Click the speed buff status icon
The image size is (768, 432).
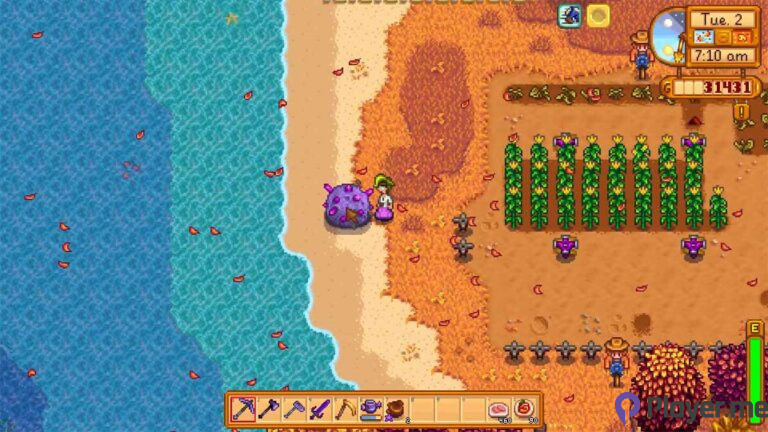[571, 15]
